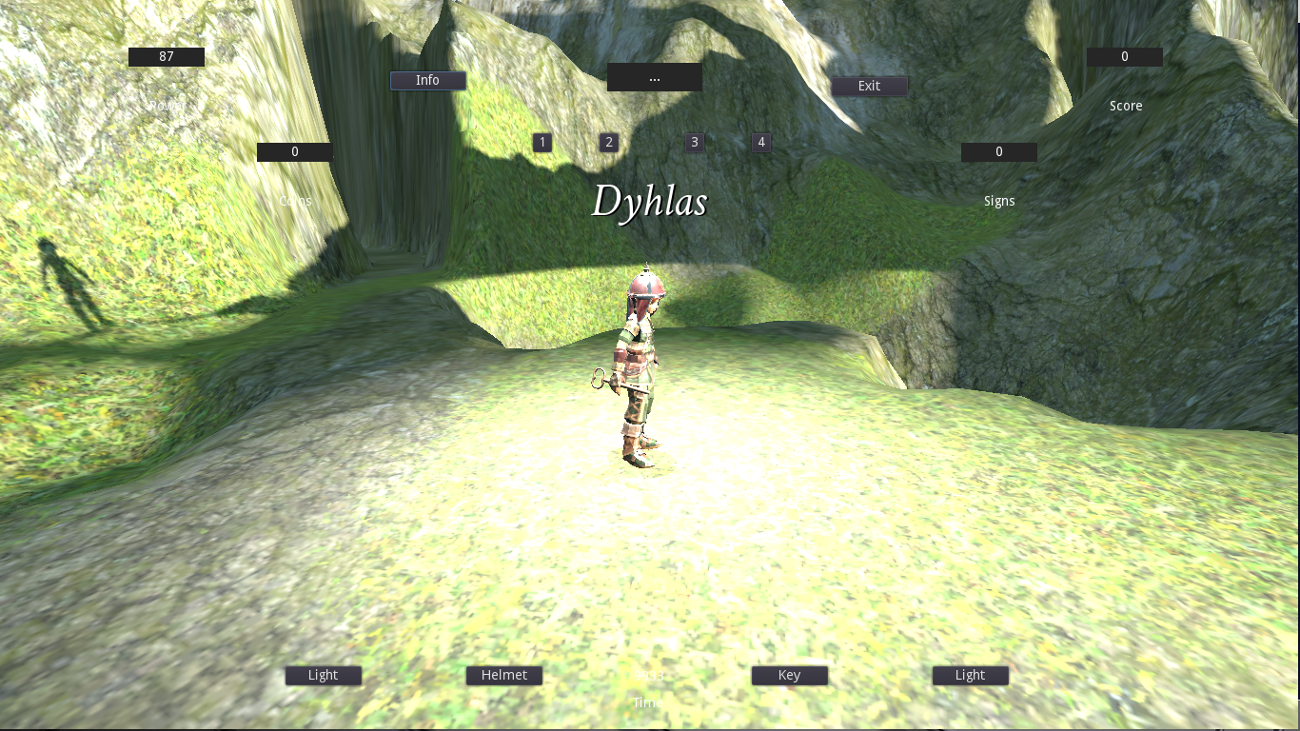The width and height of the screenshot is (1300, 731).
Task: Select inventory slot 4
Action: click(760, 142)
